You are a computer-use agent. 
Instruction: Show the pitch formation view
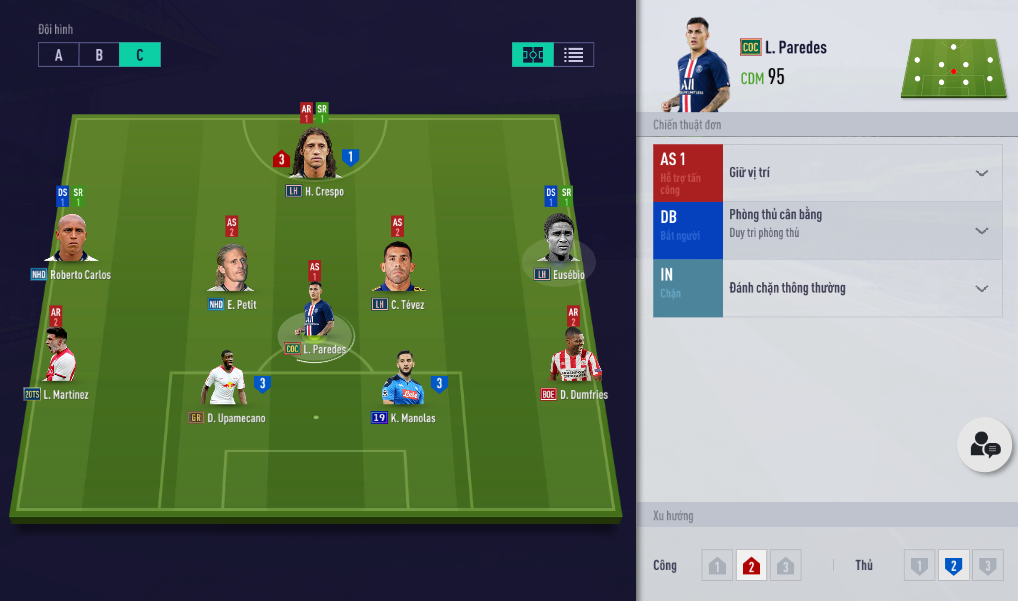(533, 55)
